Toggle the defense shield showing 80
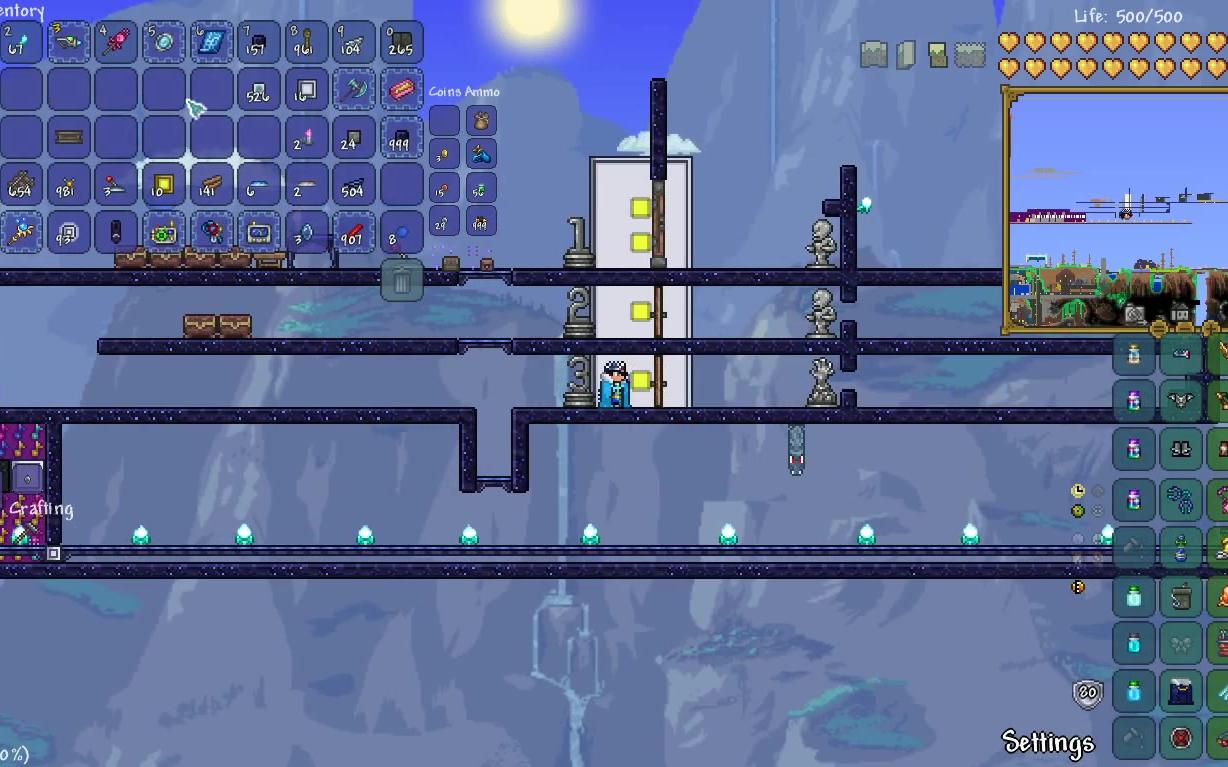Image resolution: width=1228 pixels, height=767 pixels. click(x=1088, y=693)
